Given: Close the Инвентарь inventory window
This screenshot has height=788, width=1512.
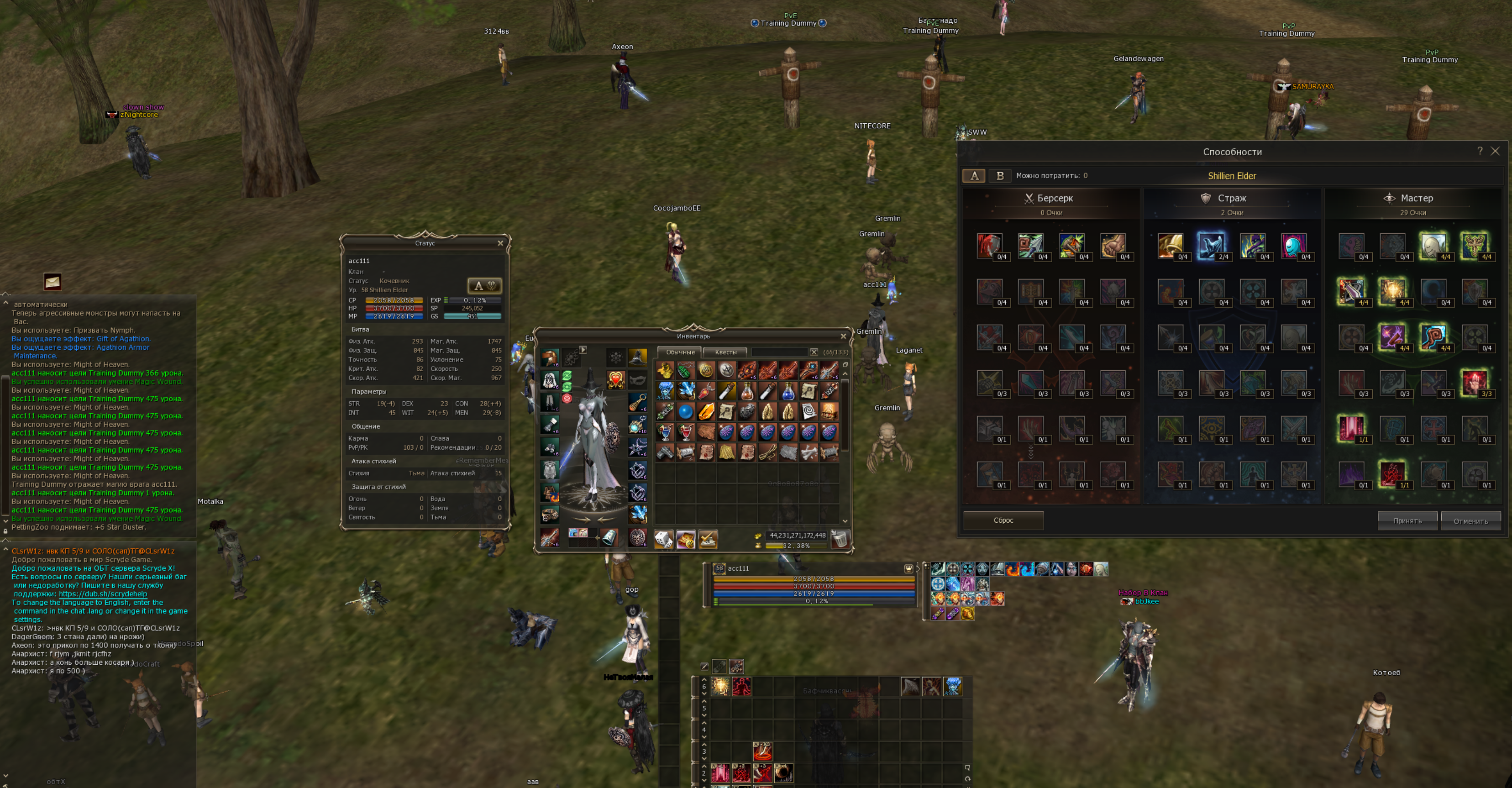Looking at the screenshot, I should tap(843, 336).
